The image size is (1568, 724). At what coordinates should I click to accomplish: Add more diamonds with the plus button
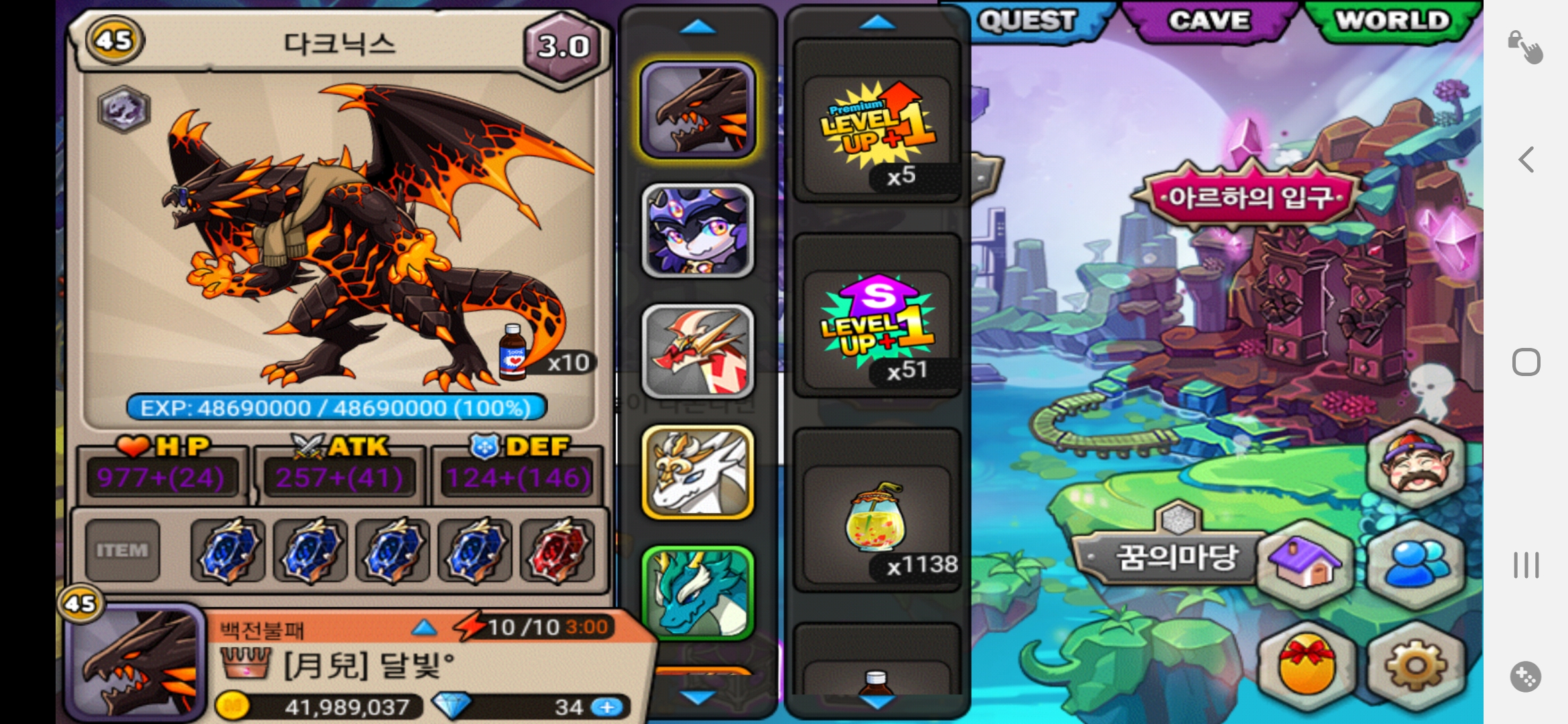click(607, 707)
